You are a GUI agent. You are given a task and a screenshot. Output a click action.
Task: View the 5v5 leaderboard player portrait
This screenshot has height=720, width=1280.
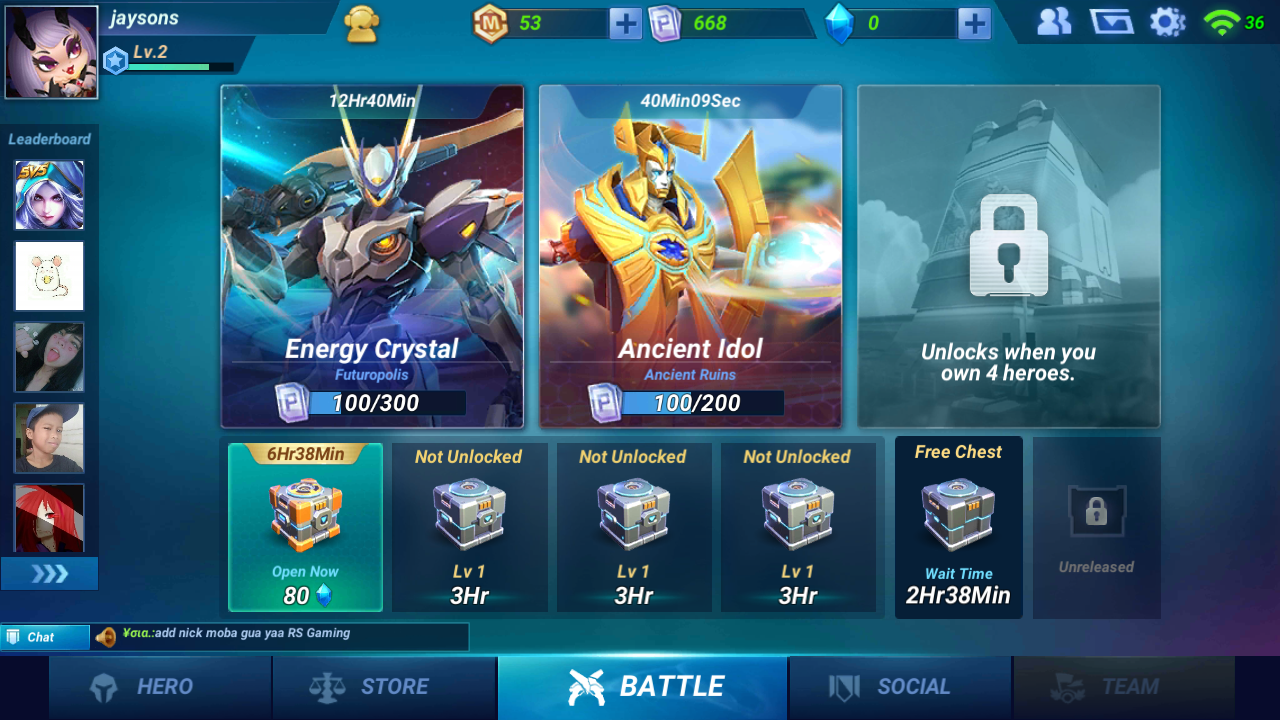click(x=49, y=195)
